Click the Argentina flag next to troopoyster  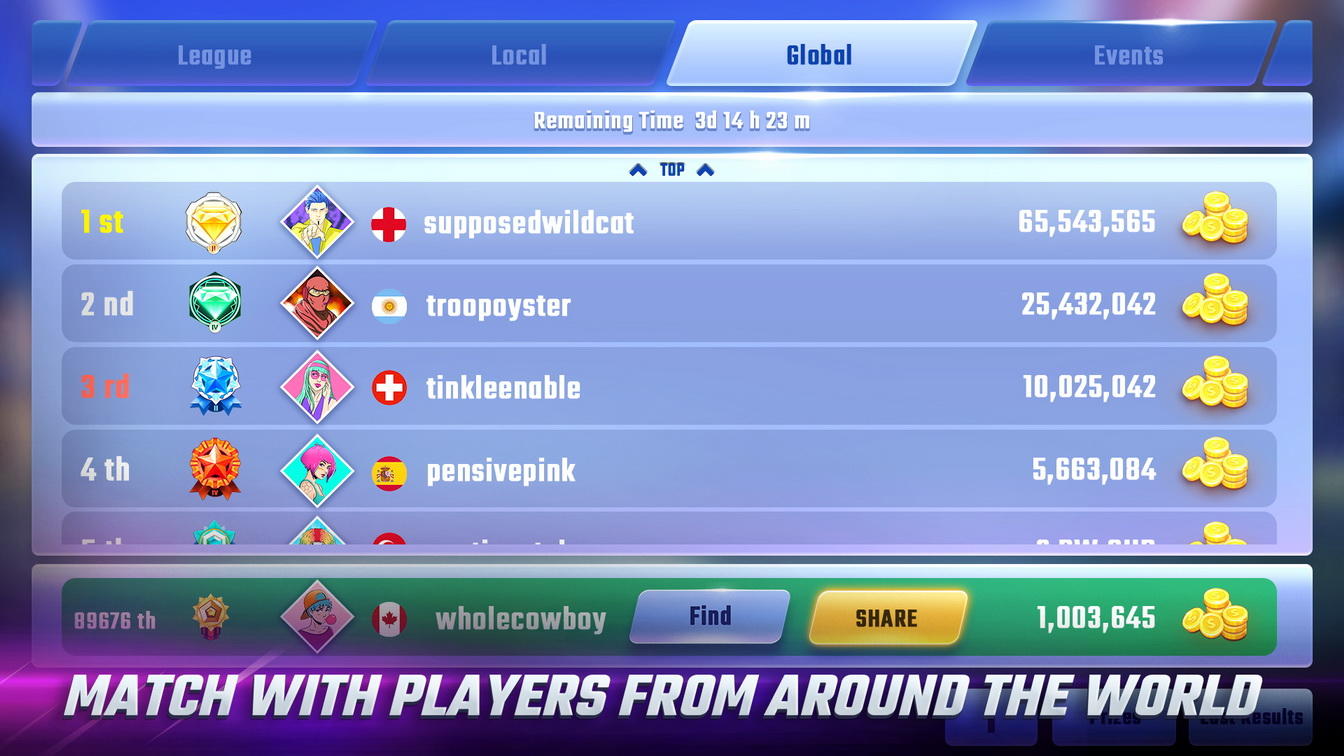tap(389, 305)
